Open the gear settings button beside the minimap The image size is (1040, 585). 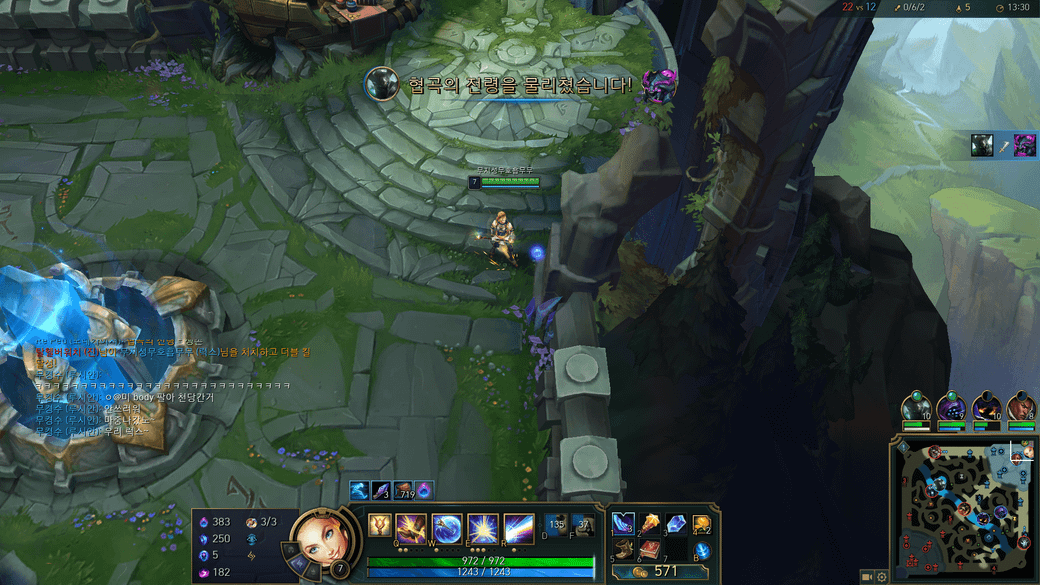click(x=882, y=577)
